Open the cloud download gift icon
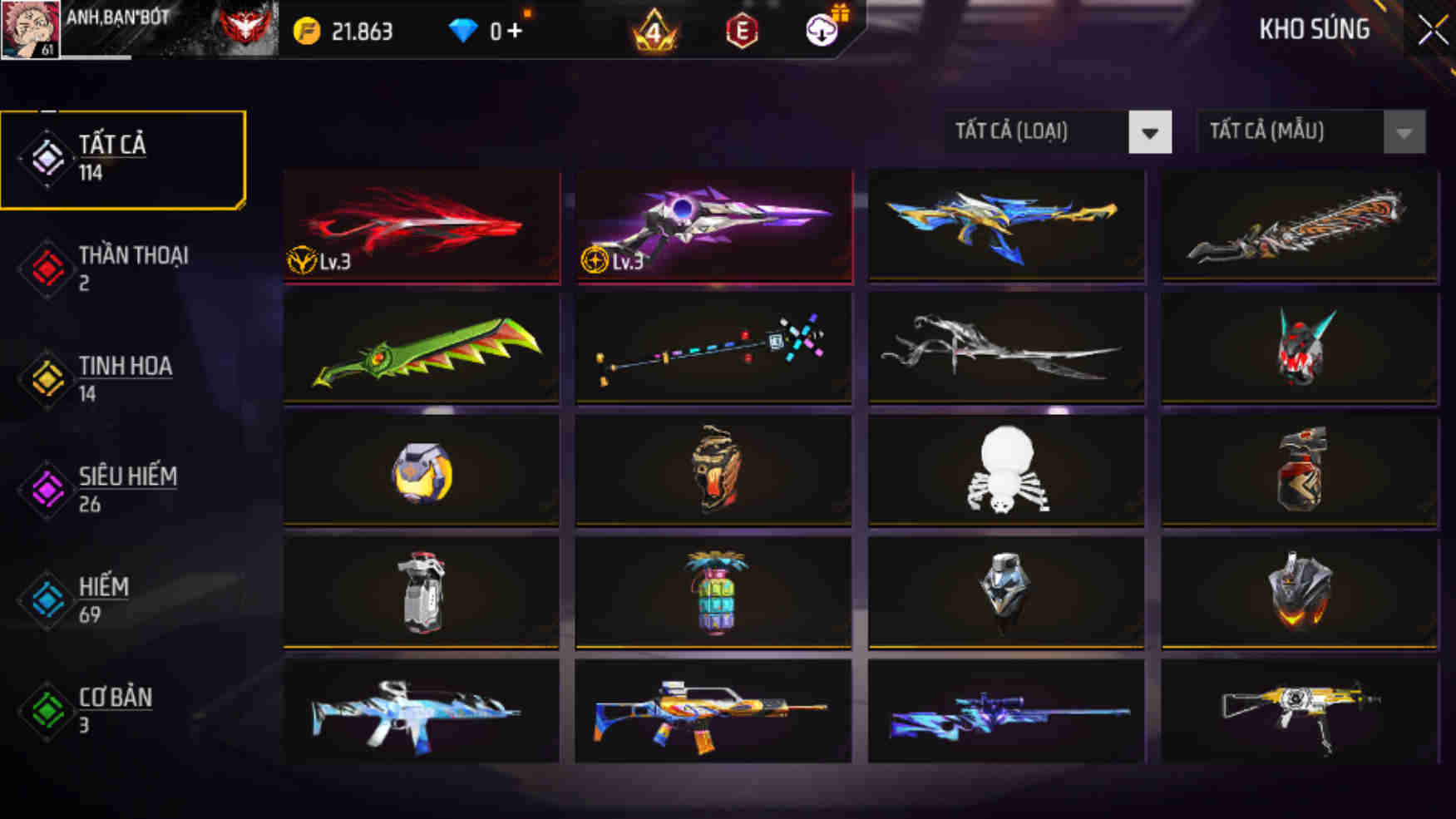The image size is (1456, 819). [819, 33]
